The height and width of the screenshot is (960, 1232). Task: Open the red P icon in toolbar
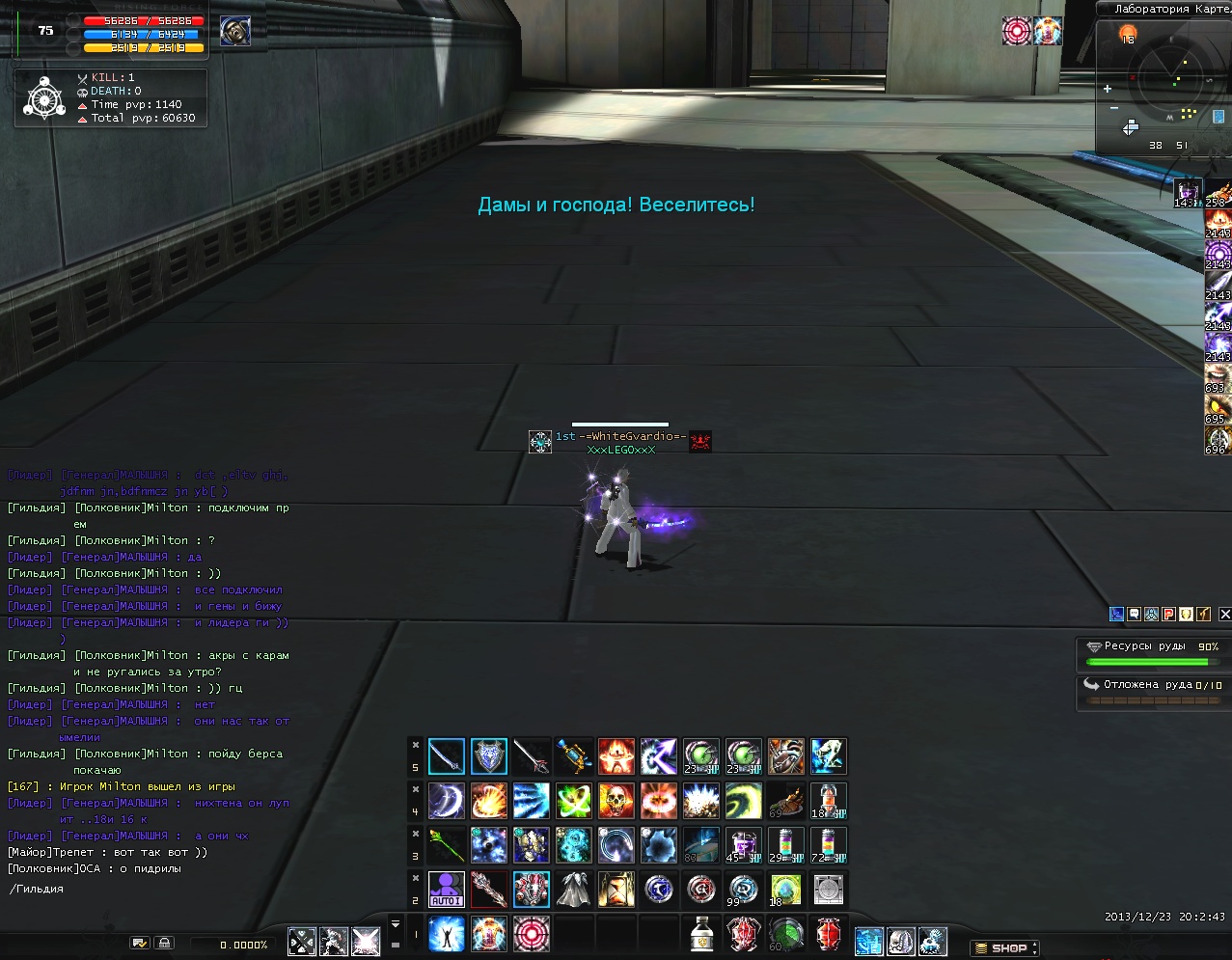(x=1168, y=614)
